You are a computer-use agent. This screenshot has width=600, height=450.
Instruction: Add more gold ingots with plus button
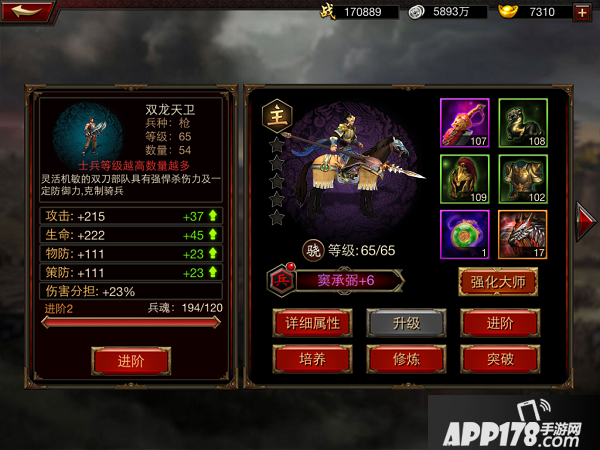(x=582, y=13)
